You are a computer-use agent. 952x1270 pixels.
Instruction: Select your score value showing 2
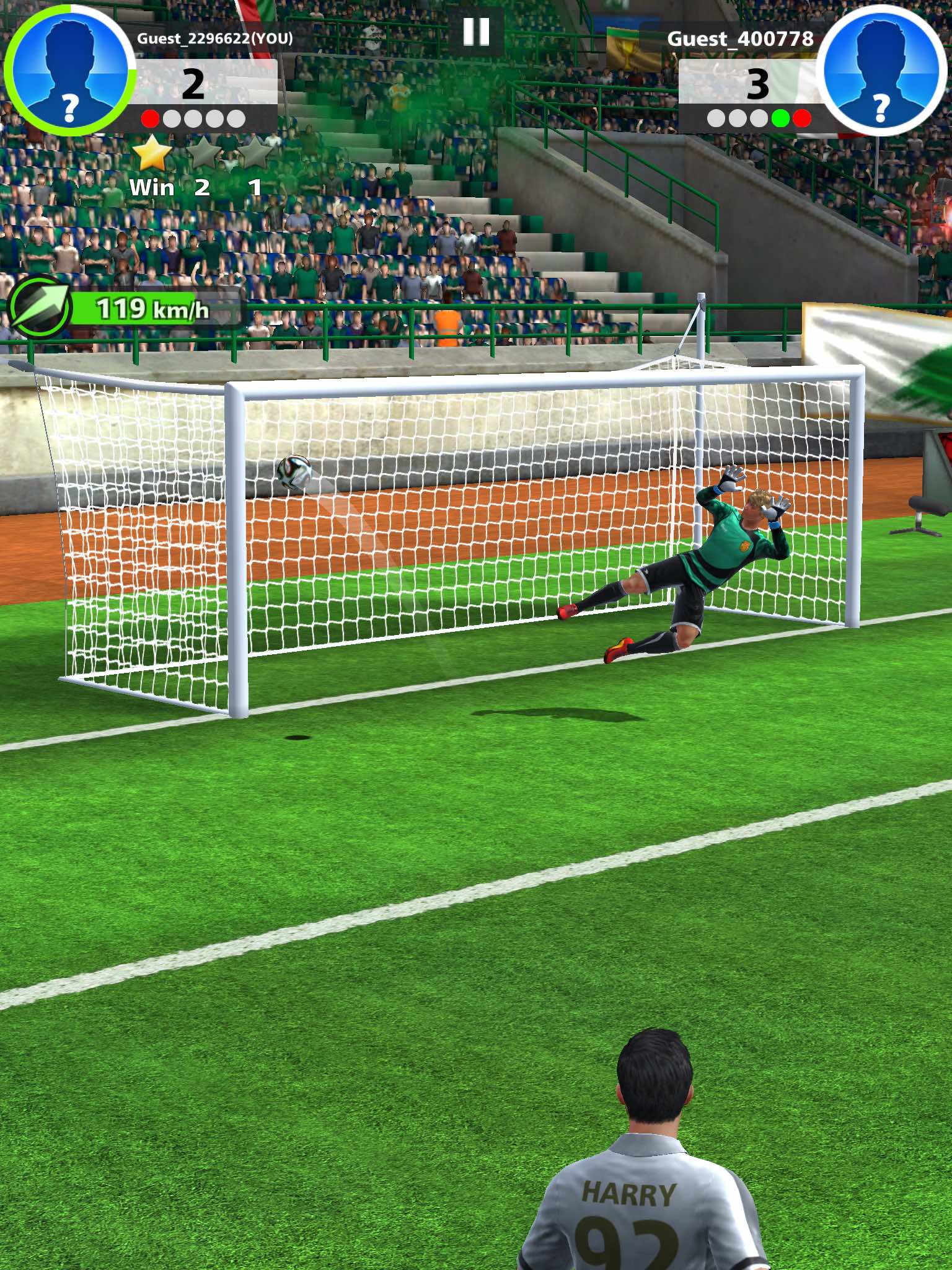[194, 85]
